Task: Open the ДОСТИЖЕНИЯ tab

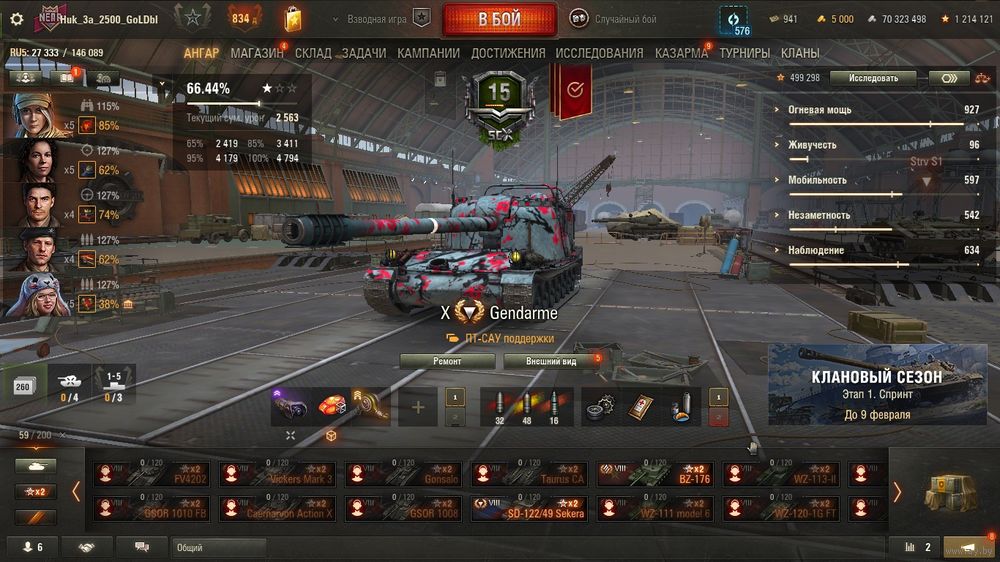Action: coord(508,53)
